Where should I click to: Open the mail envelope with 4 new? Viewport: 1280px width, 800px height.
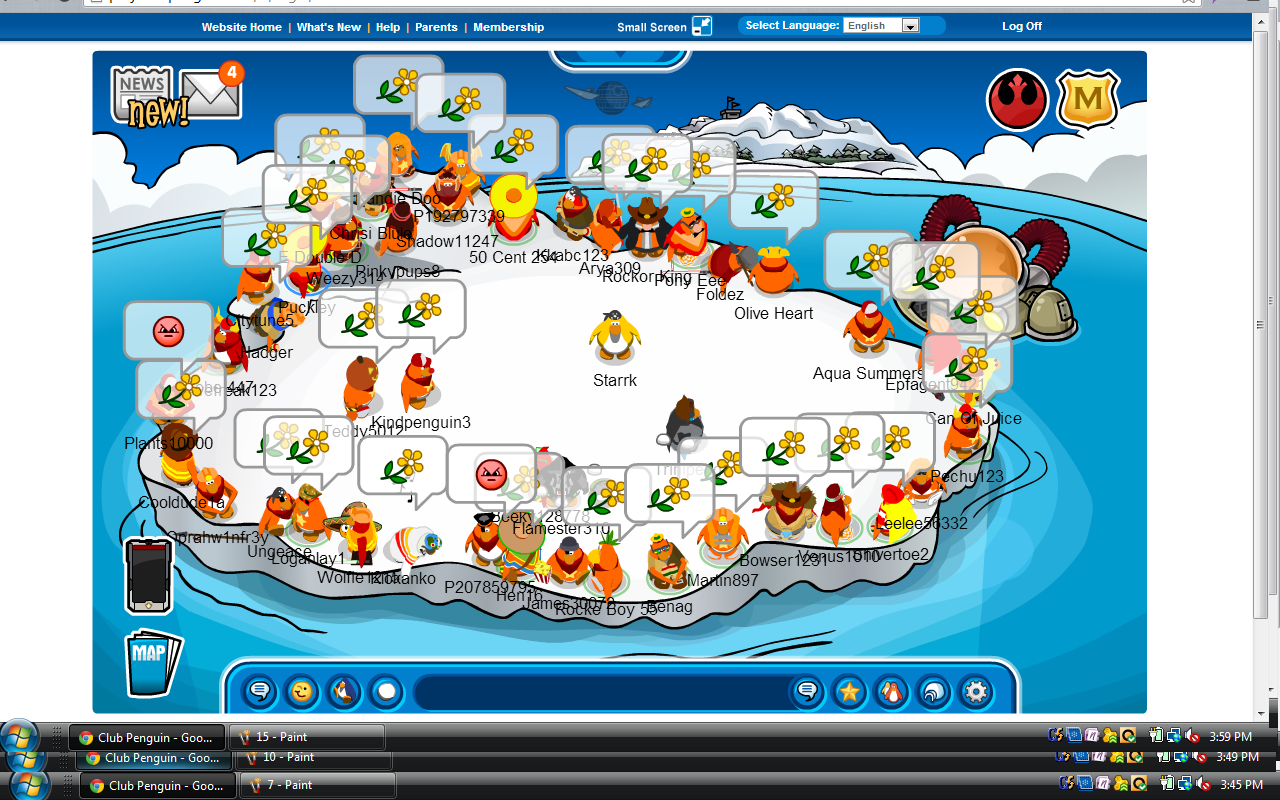pos(212,95)
